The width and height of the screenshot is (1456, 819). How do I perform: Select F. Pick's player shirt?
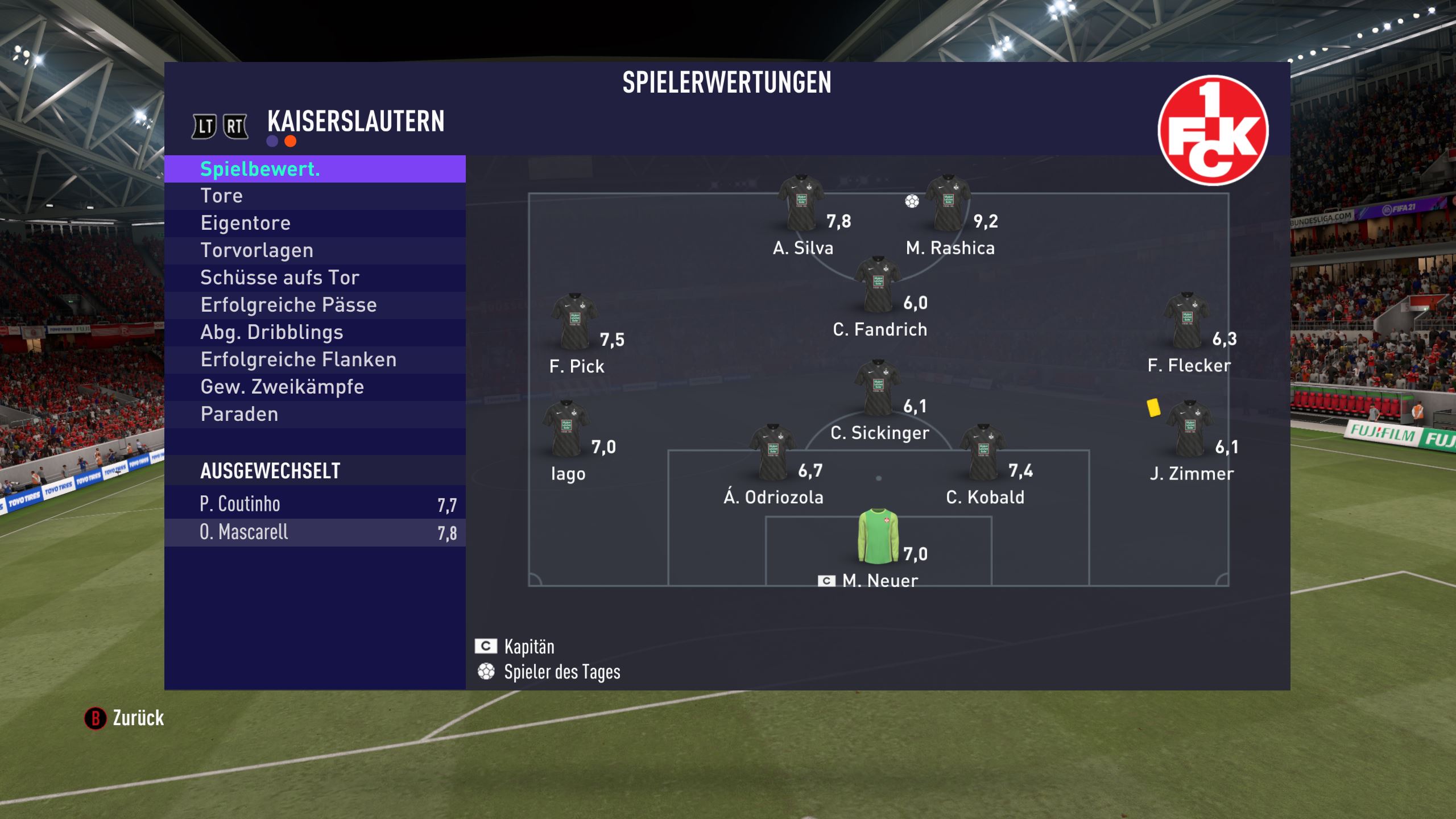pos(574,322)
